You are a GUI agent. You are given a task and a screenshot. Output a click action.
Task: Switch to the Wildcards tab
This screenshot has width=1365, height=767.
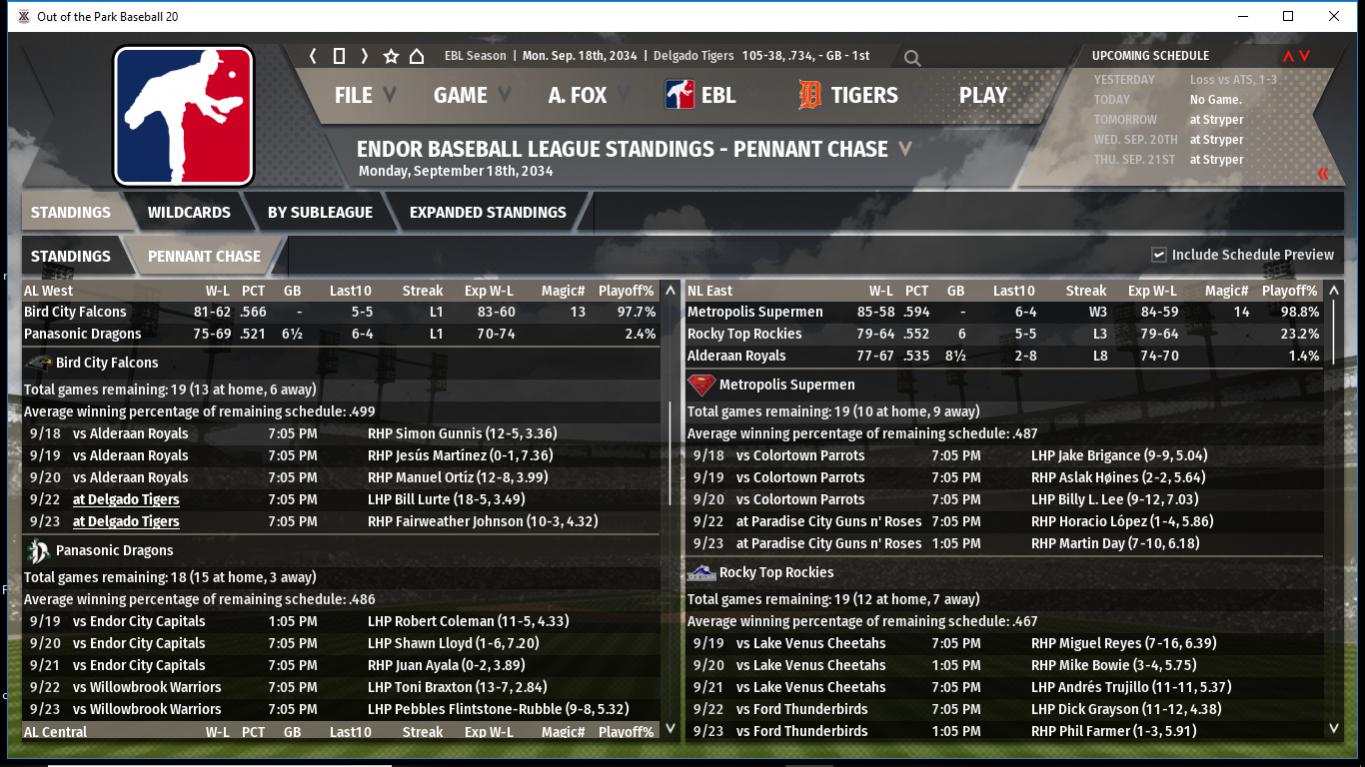(189, 212)
